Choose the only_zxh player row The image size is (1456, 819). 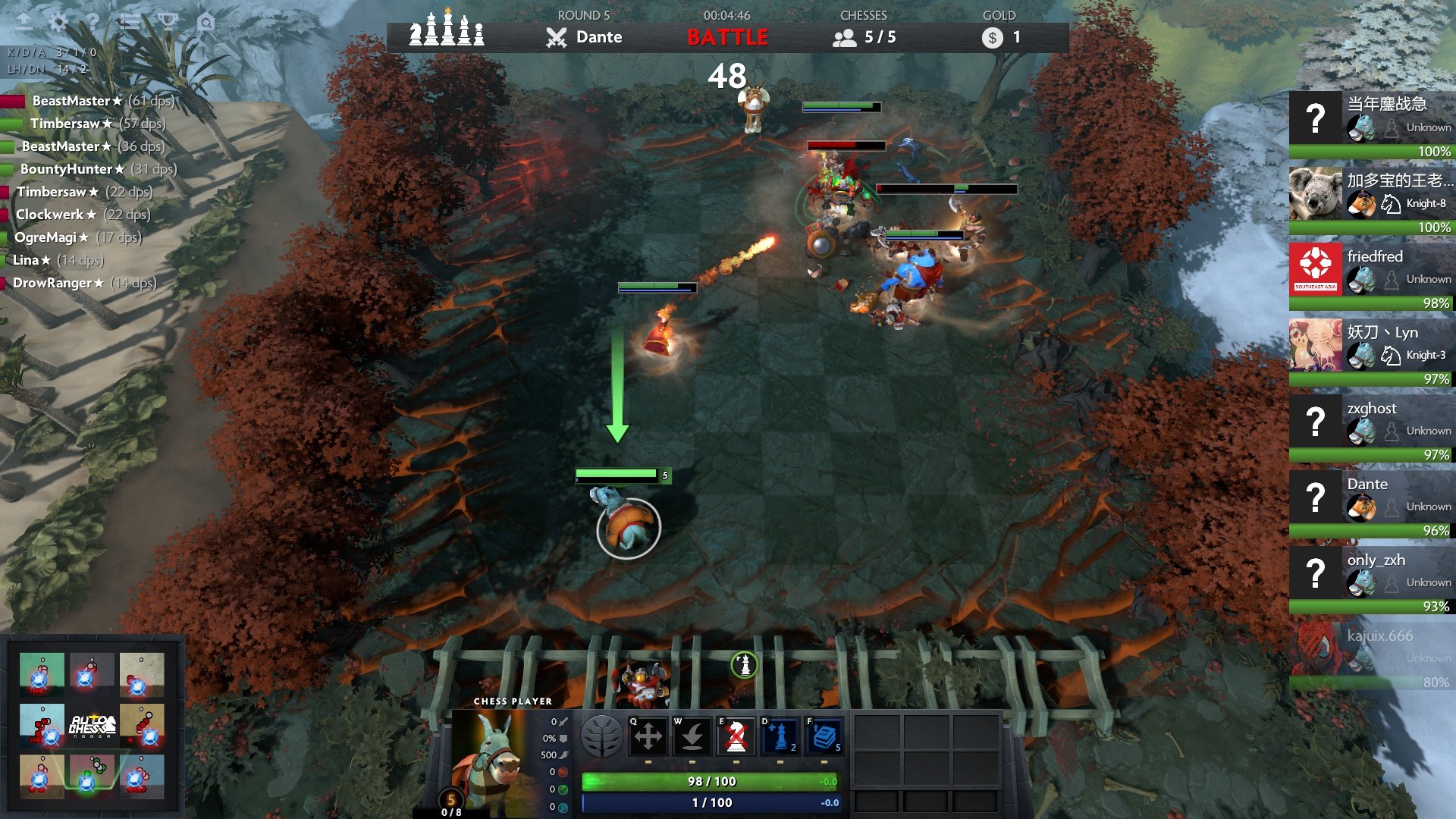click(x=1371, y=580)
